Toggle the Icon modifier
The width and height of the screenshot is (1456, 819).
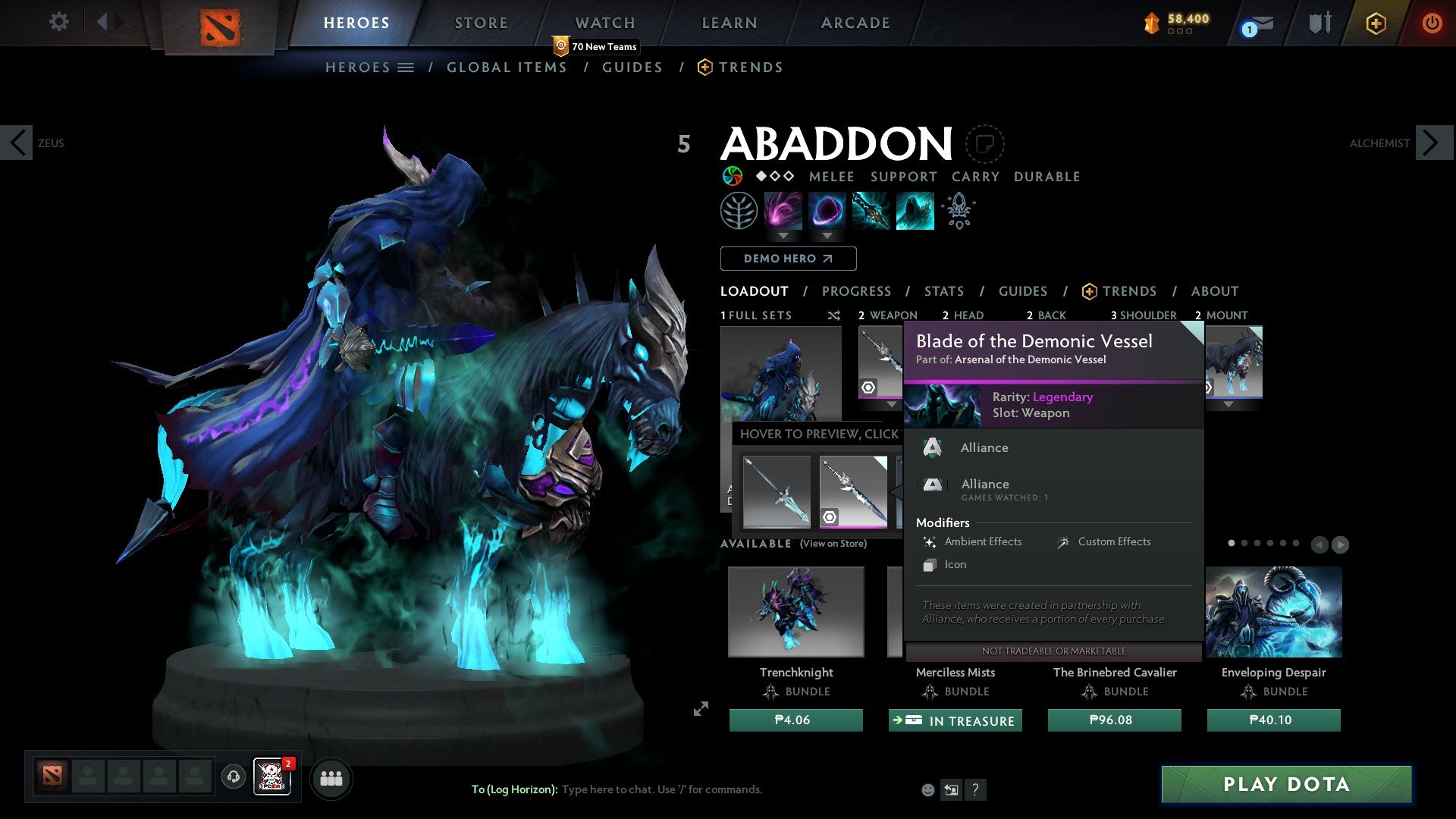(x=955, y=564)
